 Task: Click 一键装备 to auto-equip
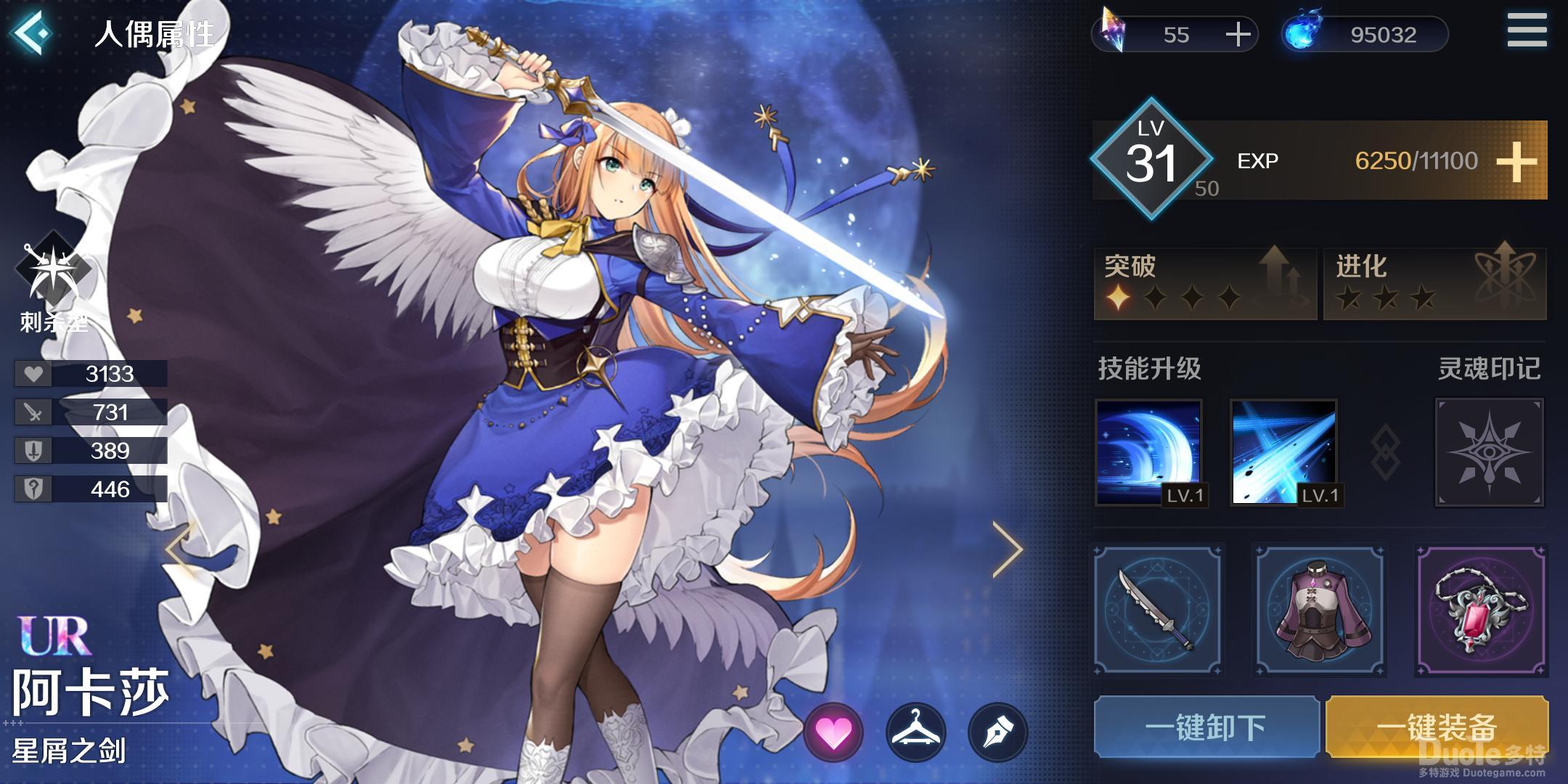pyautogui.click(x=1437, y=727)
